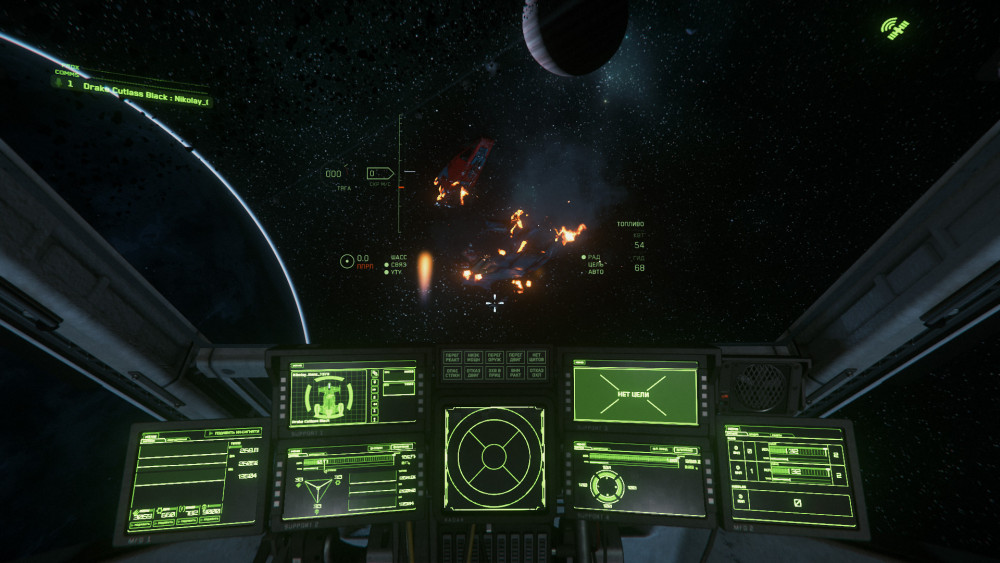The width and height of the screenshot is (1000, 563).
Task: Select the shield ring quadrant display
Action: point(607,486)
